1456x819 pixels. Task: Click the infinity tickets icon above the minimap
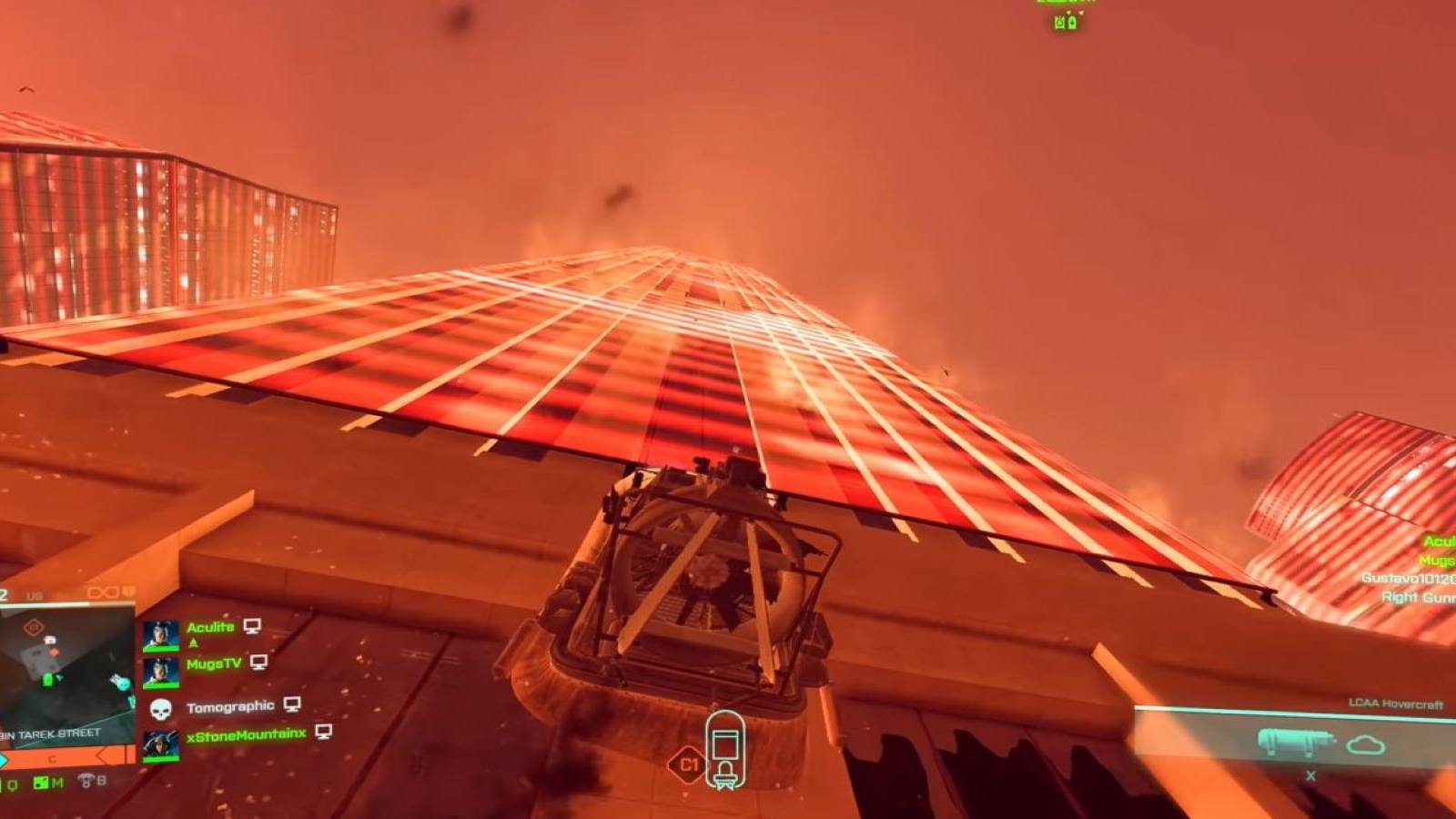coord(103,591)
